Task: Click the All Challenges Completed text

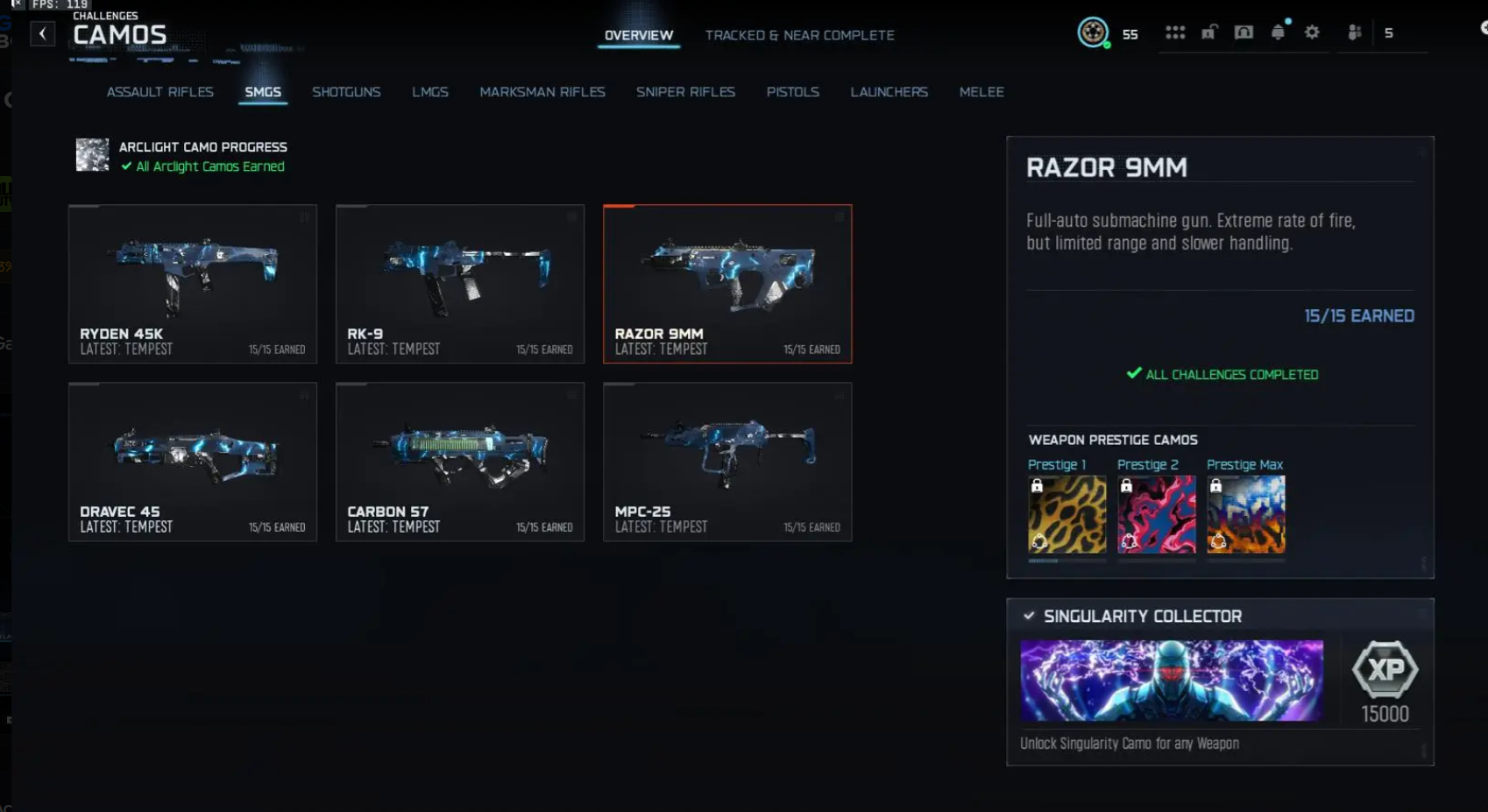Action: point(1222,374)
